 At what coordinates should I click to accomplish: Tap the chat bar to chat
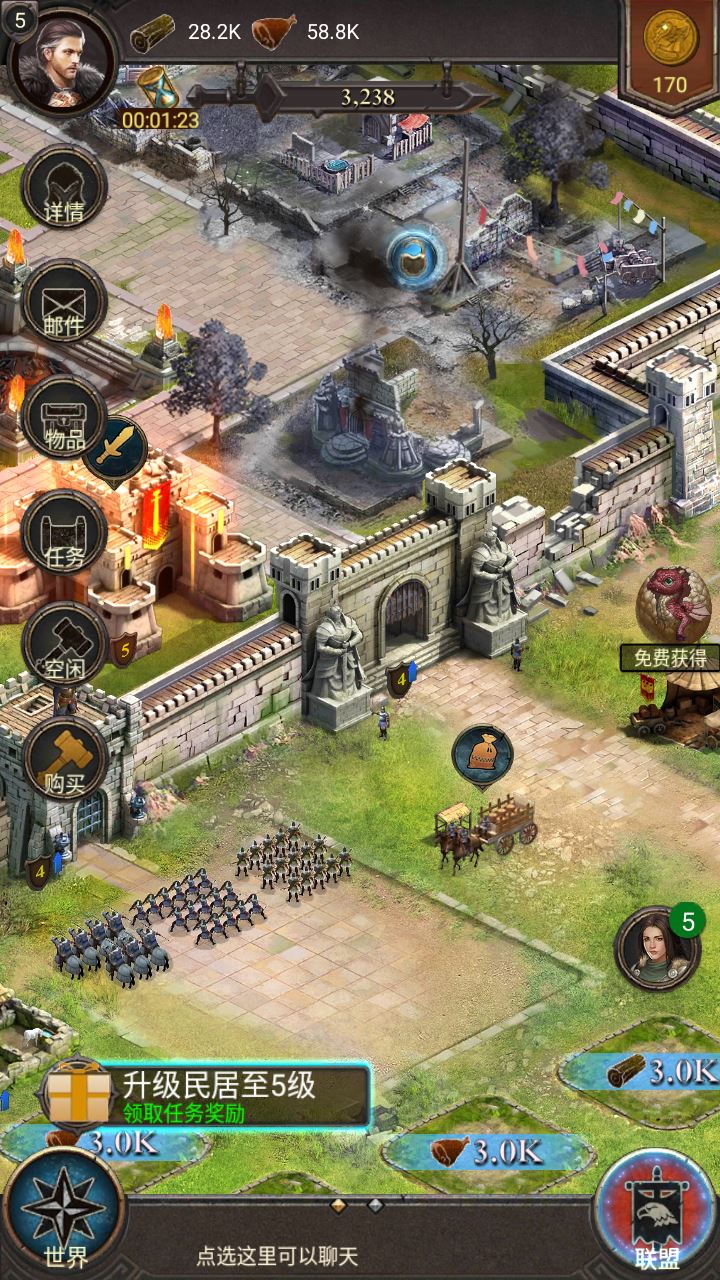point(277,1255)
